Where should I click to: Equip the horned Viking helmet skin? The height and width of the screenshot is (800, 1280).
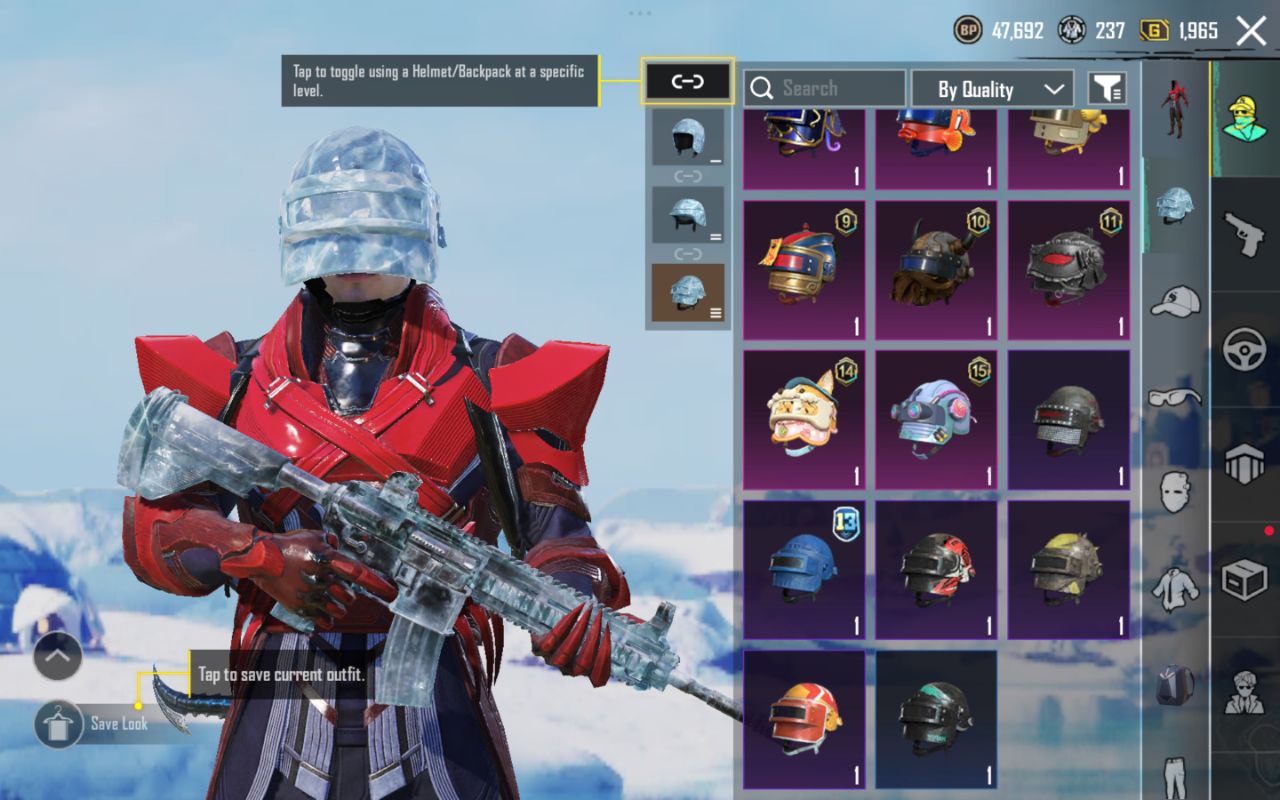[x=936, y=270]
